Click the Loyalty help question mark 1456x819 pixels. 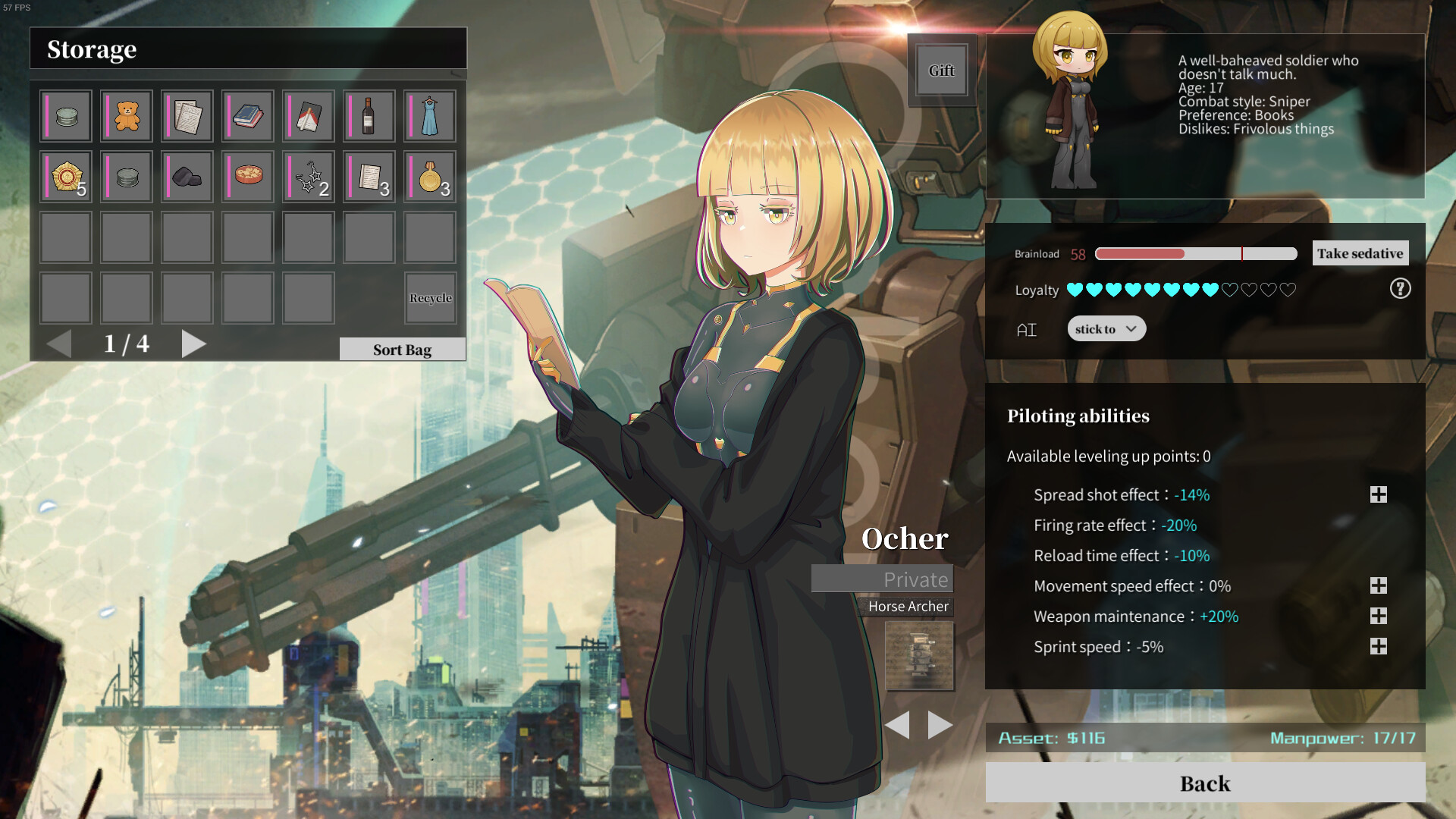click(1400, 289)
